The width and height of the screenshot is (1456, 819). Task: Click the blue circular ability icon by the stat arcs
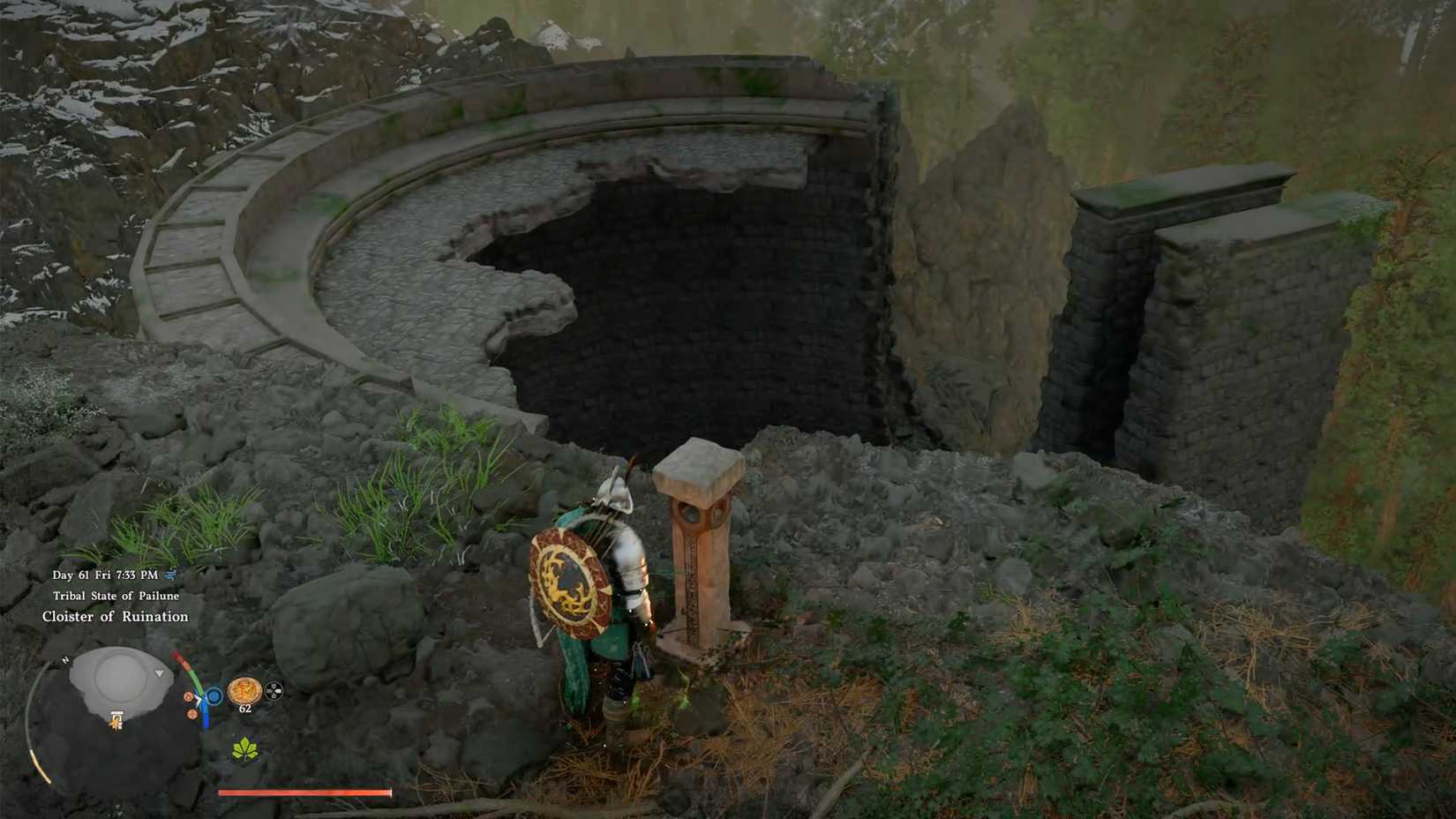(214, 695)
